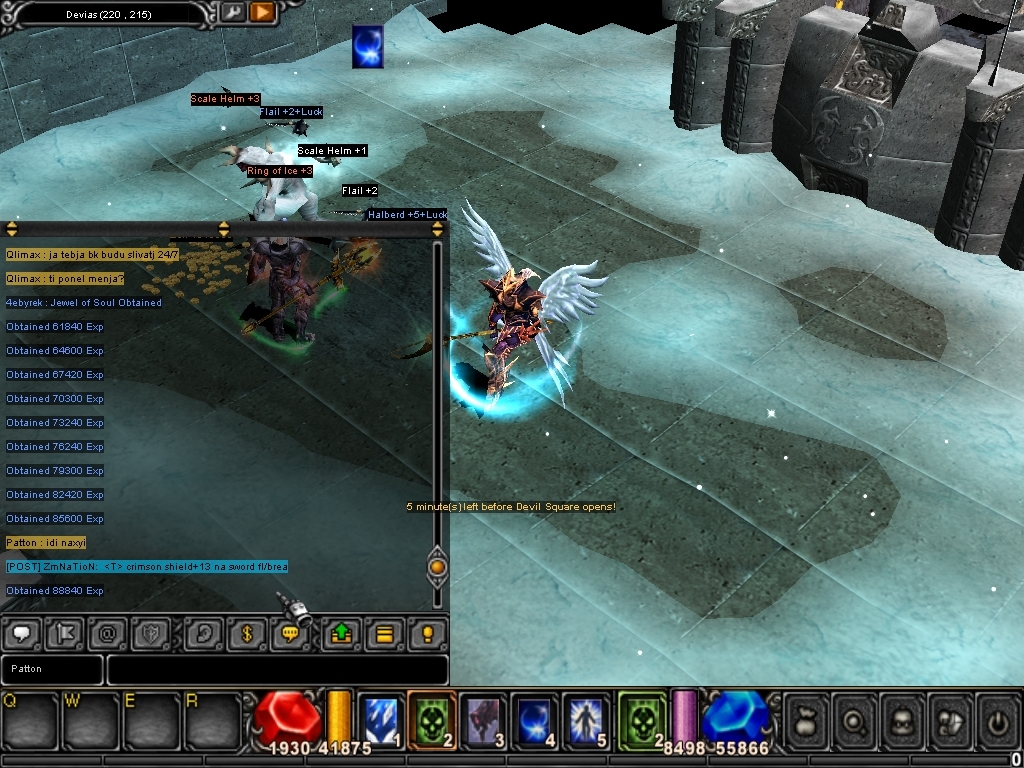Click the yellow stacked lines chat button
Viewport: 1024px width, 768px height.
[383, 633]
